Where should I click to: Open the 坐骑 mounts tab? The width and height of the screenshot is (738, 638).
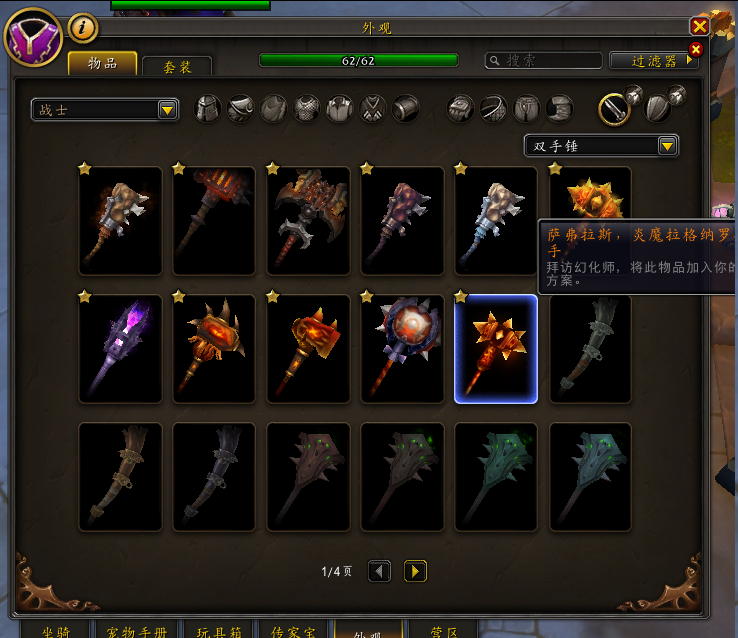point(55,631)
